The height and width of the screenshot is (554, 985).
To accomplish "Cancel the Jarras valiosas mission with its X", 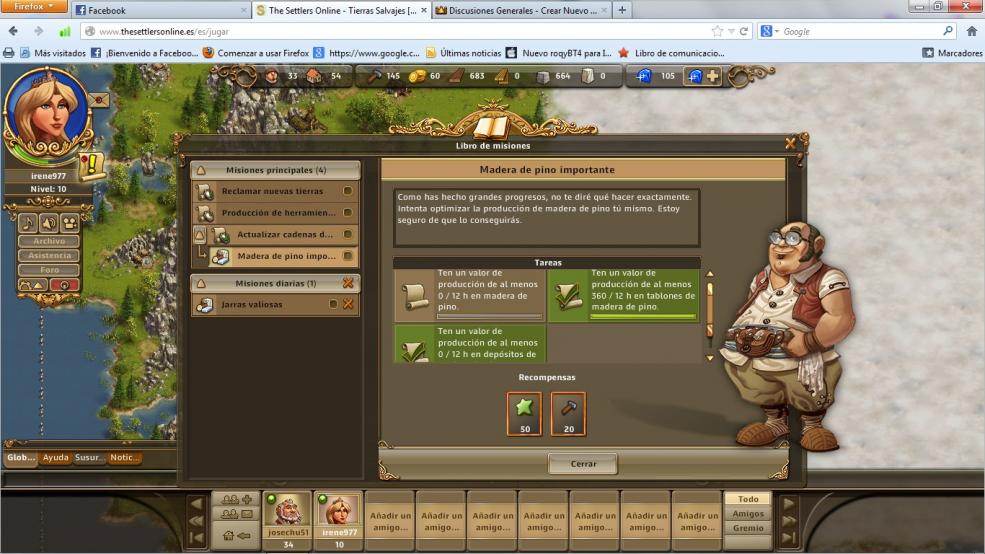I will coord(348,304).
